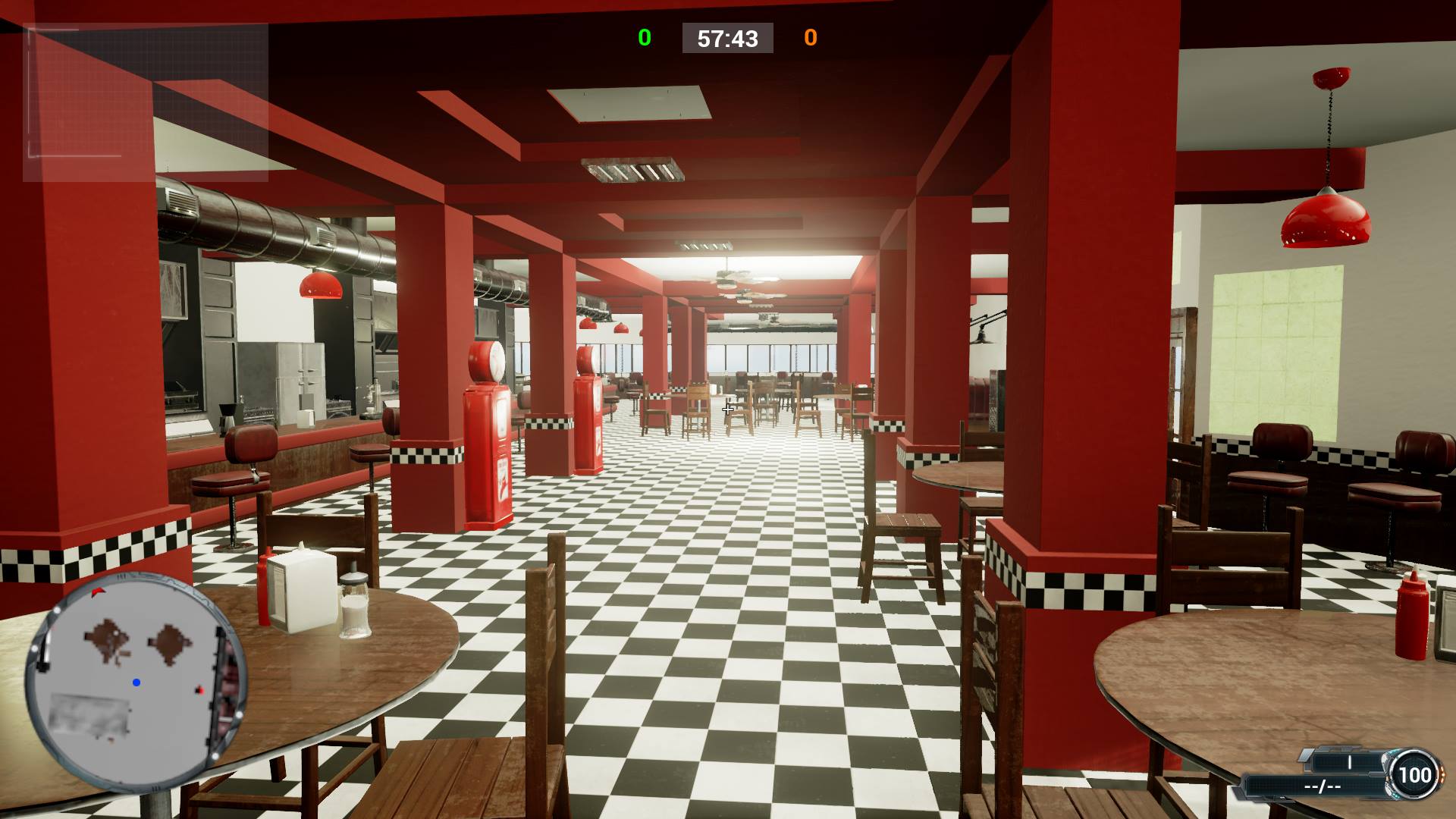This screenshot has width=1456, height=819.
Task: Click the red enemy dot on the minimap
Action: coord(199,690)
